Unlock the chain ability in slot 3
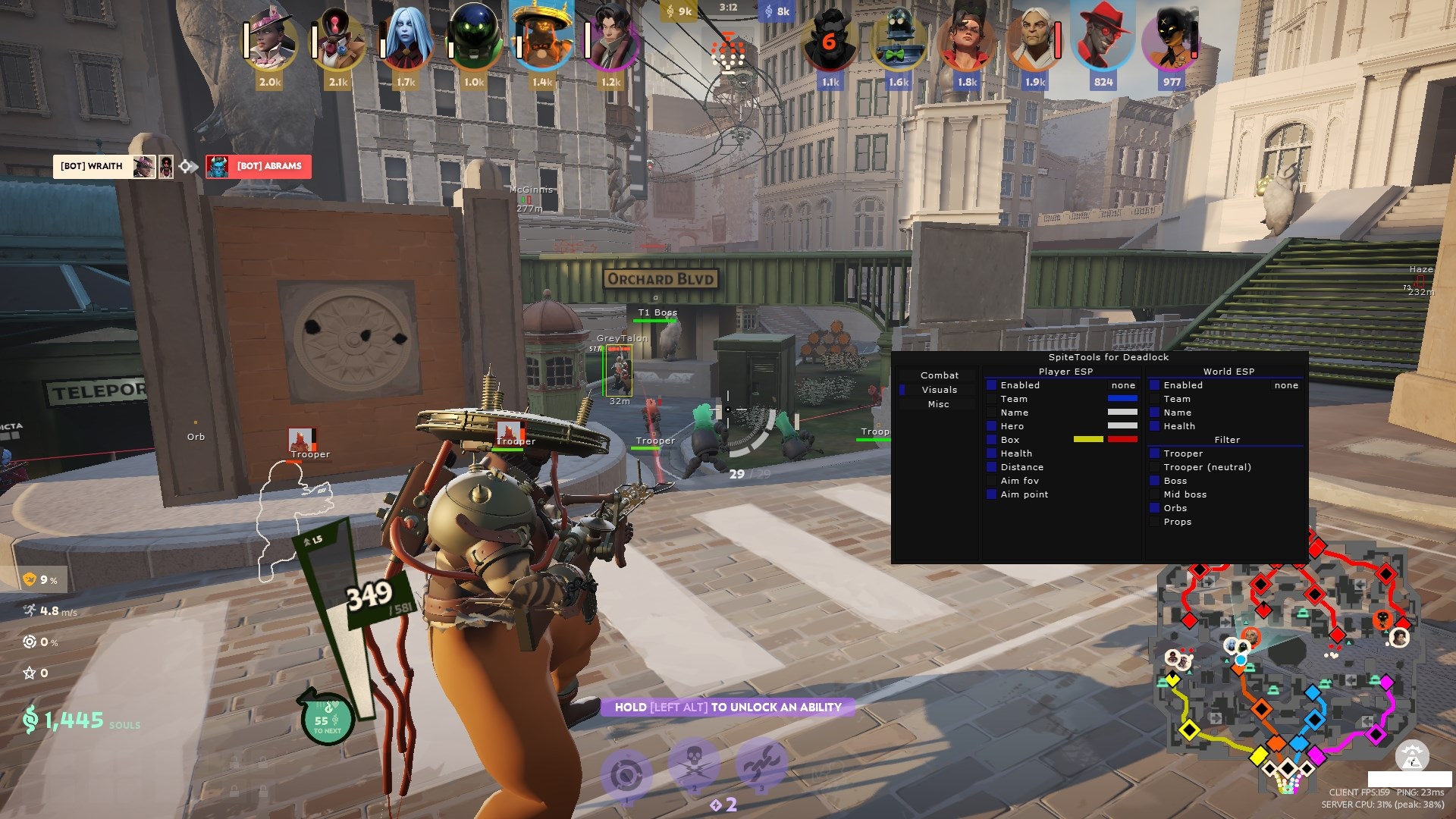Viewport: 1456px width, 819px height. (761, 766)
